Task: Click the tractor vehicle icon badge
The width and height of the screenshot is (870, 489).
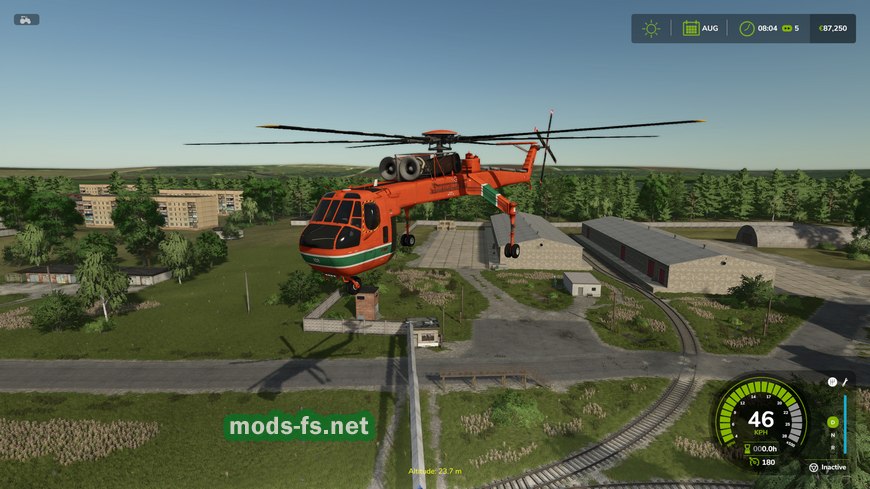Action: tap(26, 19)
